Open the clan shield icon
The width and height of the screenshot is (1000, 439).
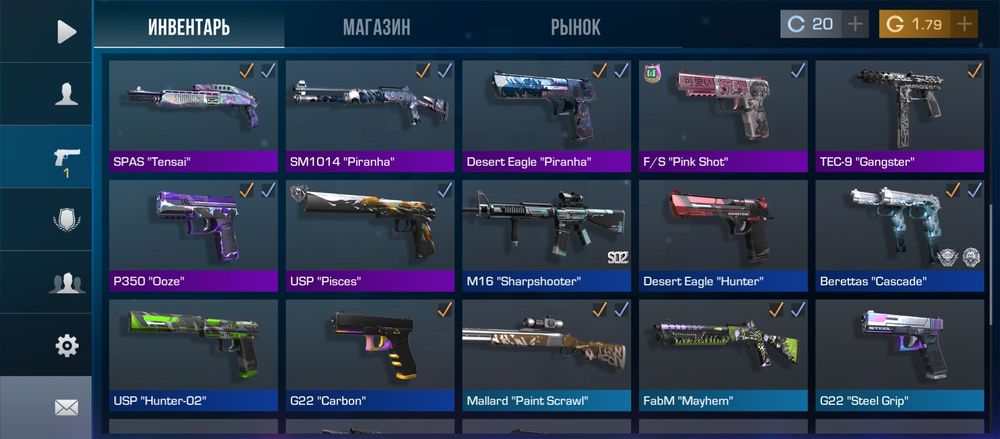point(66,220)
